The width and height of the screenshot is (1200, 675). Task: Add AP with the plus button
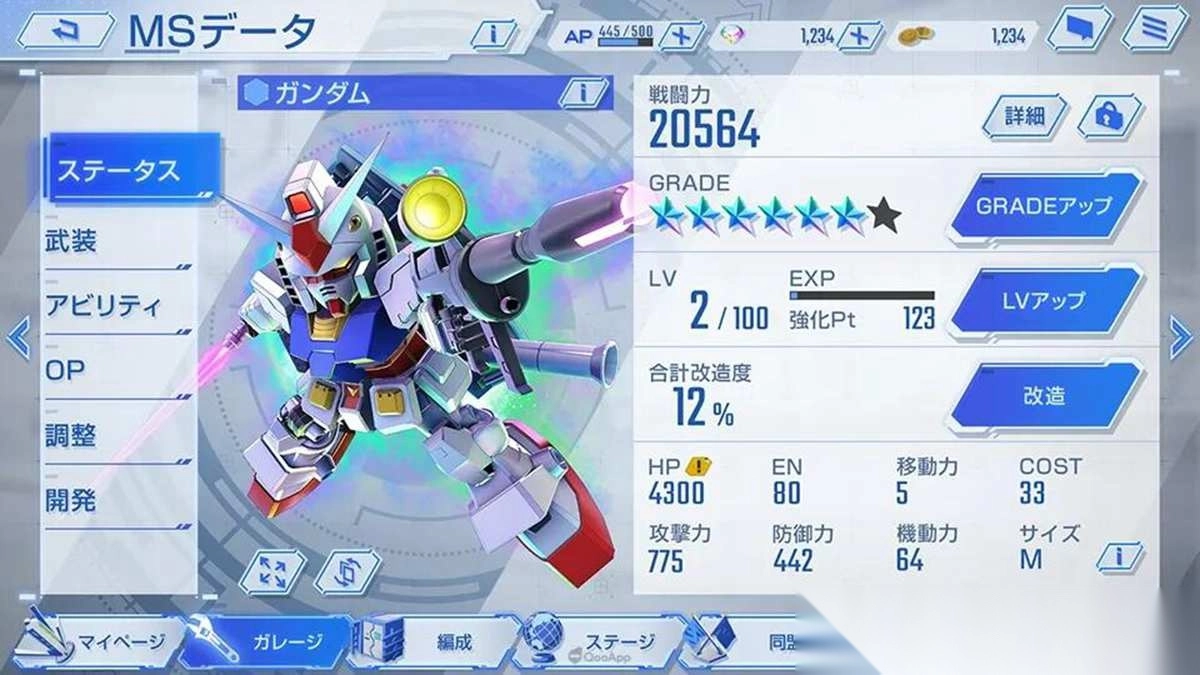point(682,35)
